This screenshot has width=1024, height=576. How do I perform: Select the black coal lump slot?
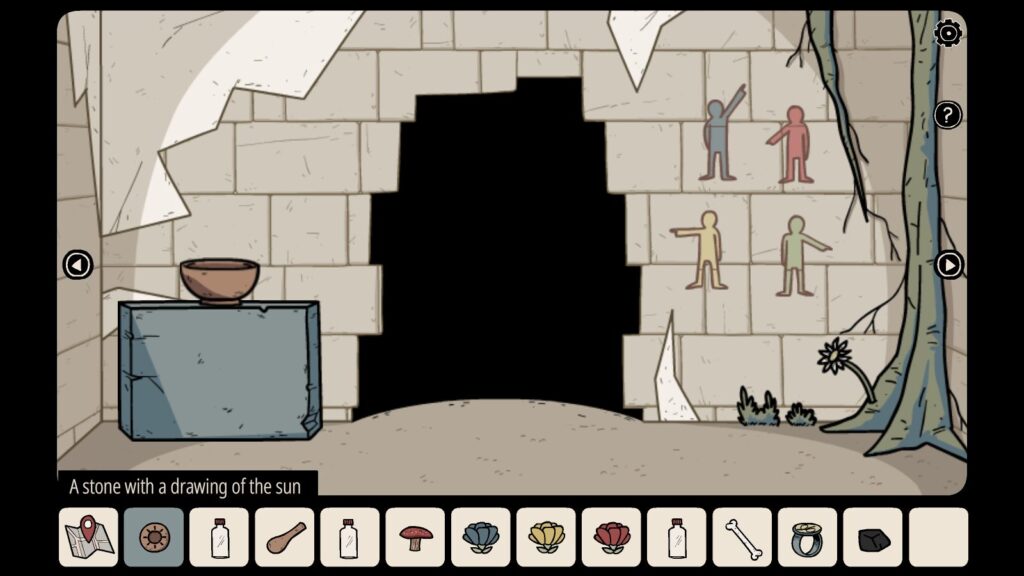coord(873,537)
